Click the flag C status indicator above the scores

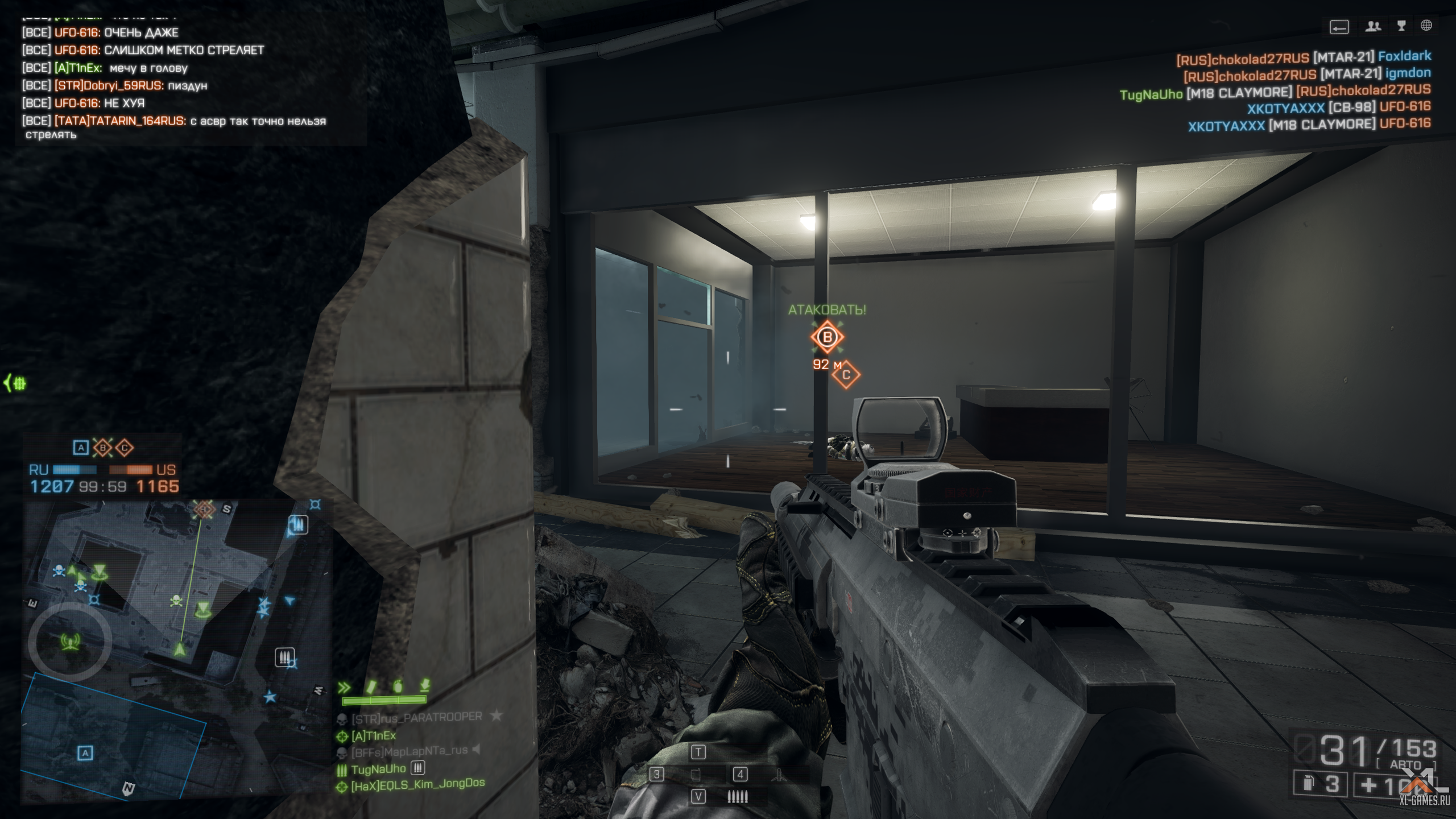tap(125, 448)
